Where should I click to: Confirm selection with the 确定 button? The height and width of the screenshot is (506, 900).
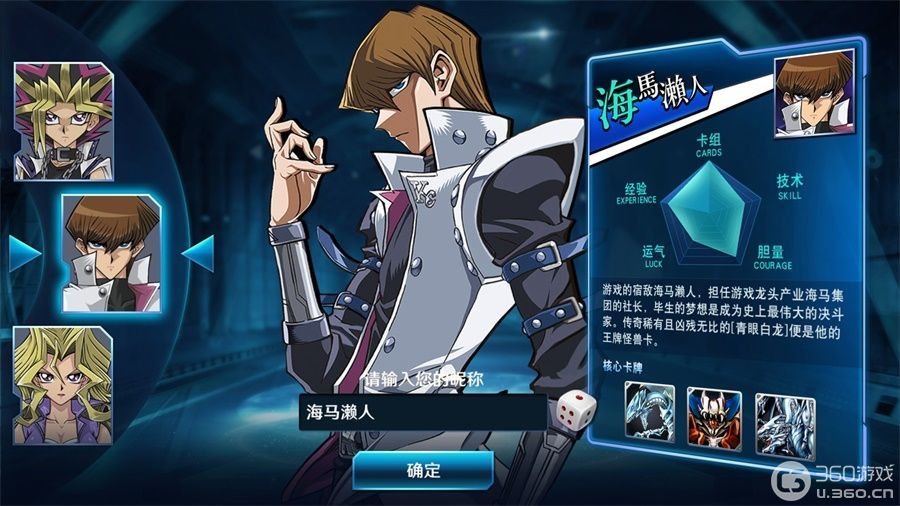(423, 470)
